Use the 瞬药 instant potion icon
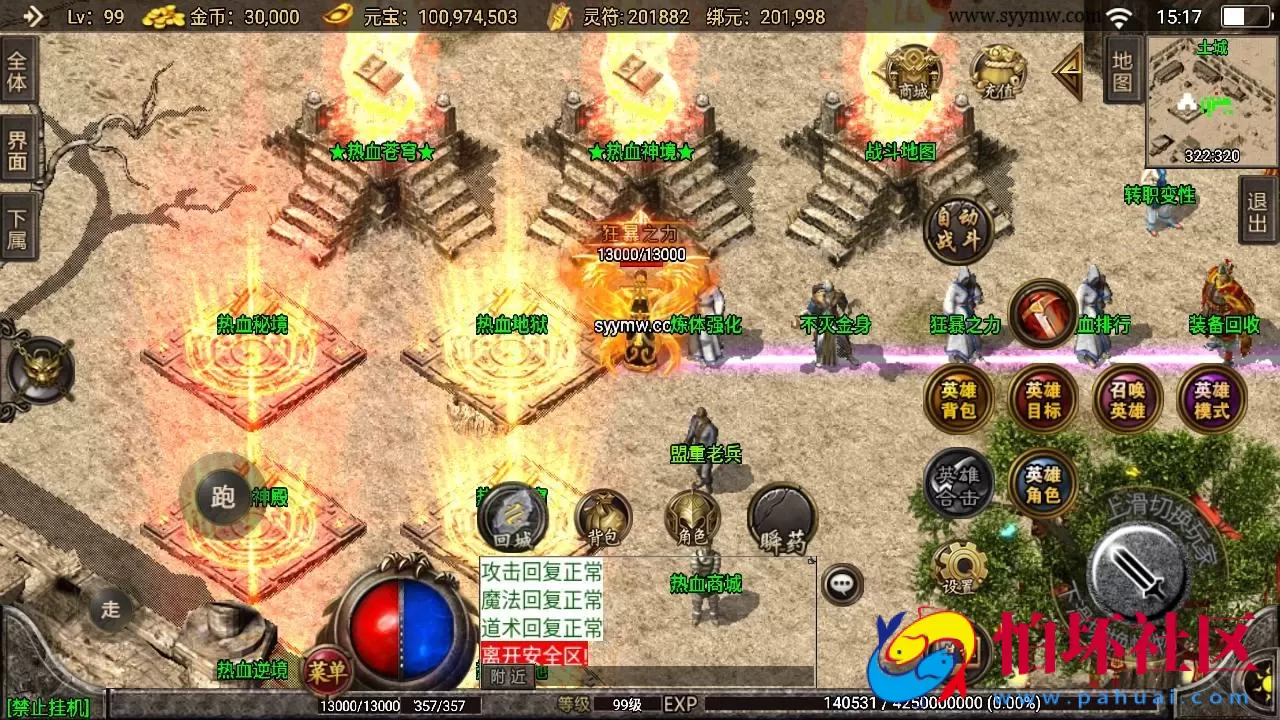Viewport: 1280px width, 720px height. coord(781,517)
